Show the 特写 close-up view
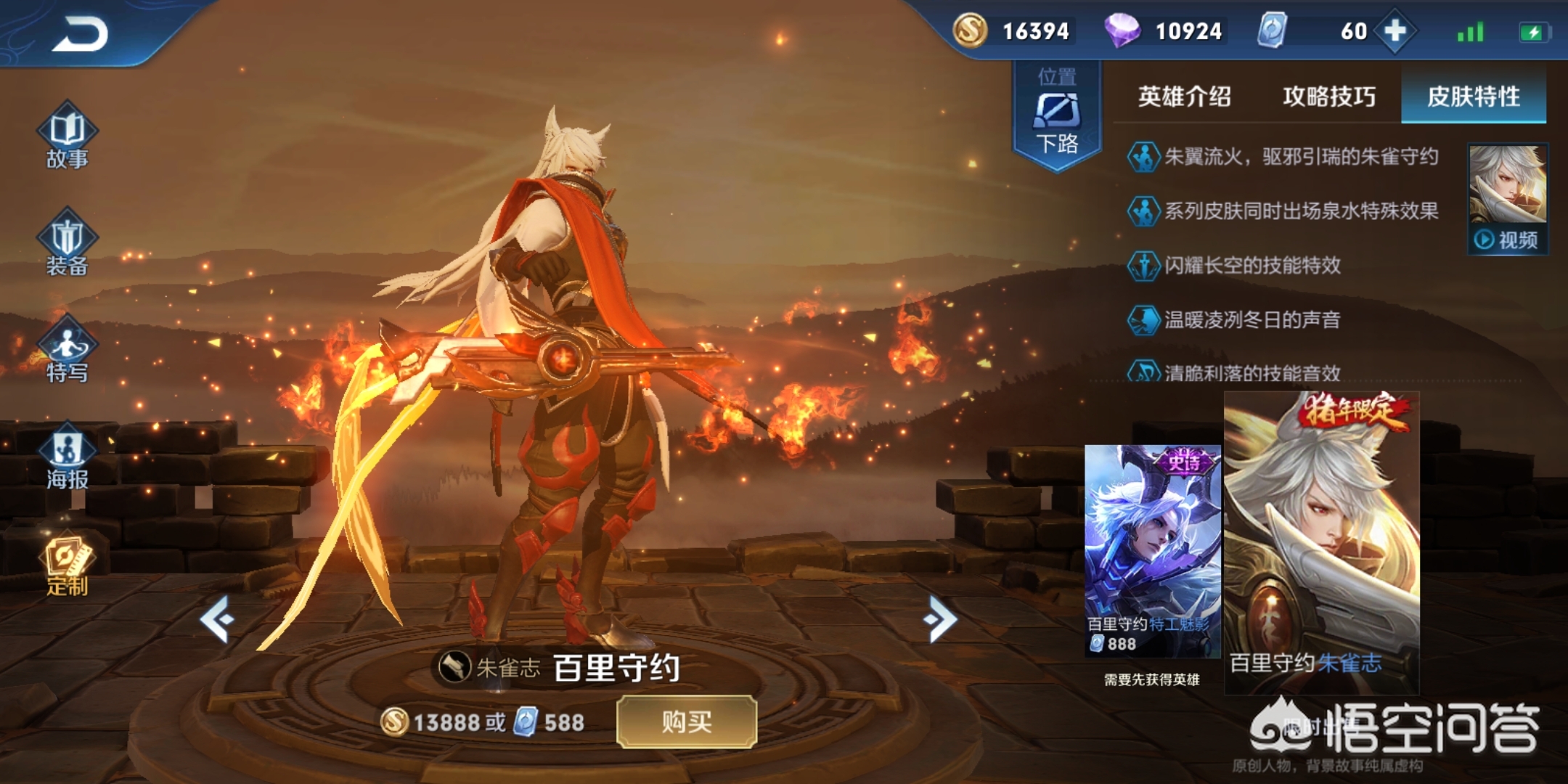 point(68,351)
